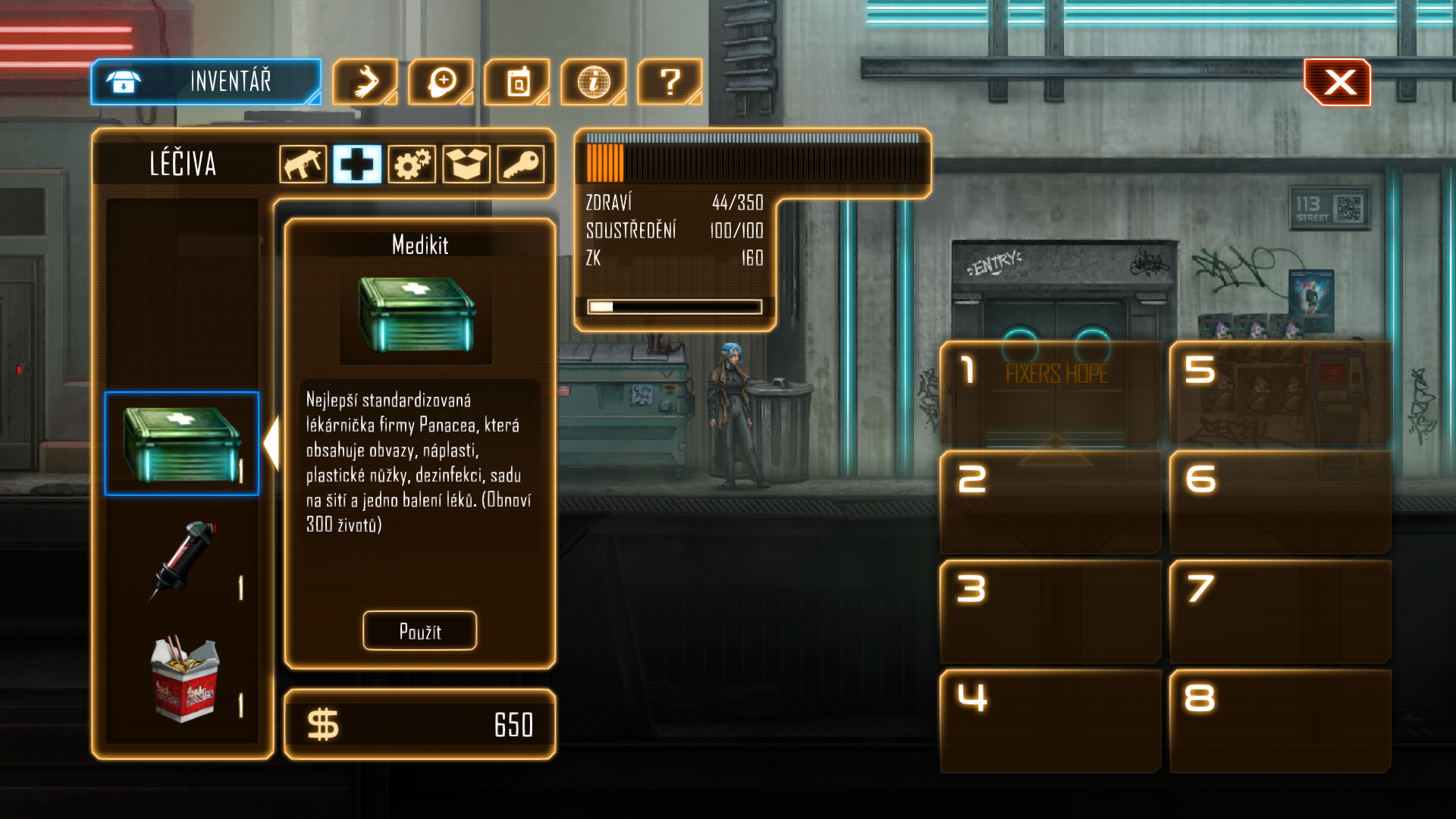Open the dialogue log speech bubble tab
Image resolution: width=1456 pixels, height=819 pixels.
(441, 82)
